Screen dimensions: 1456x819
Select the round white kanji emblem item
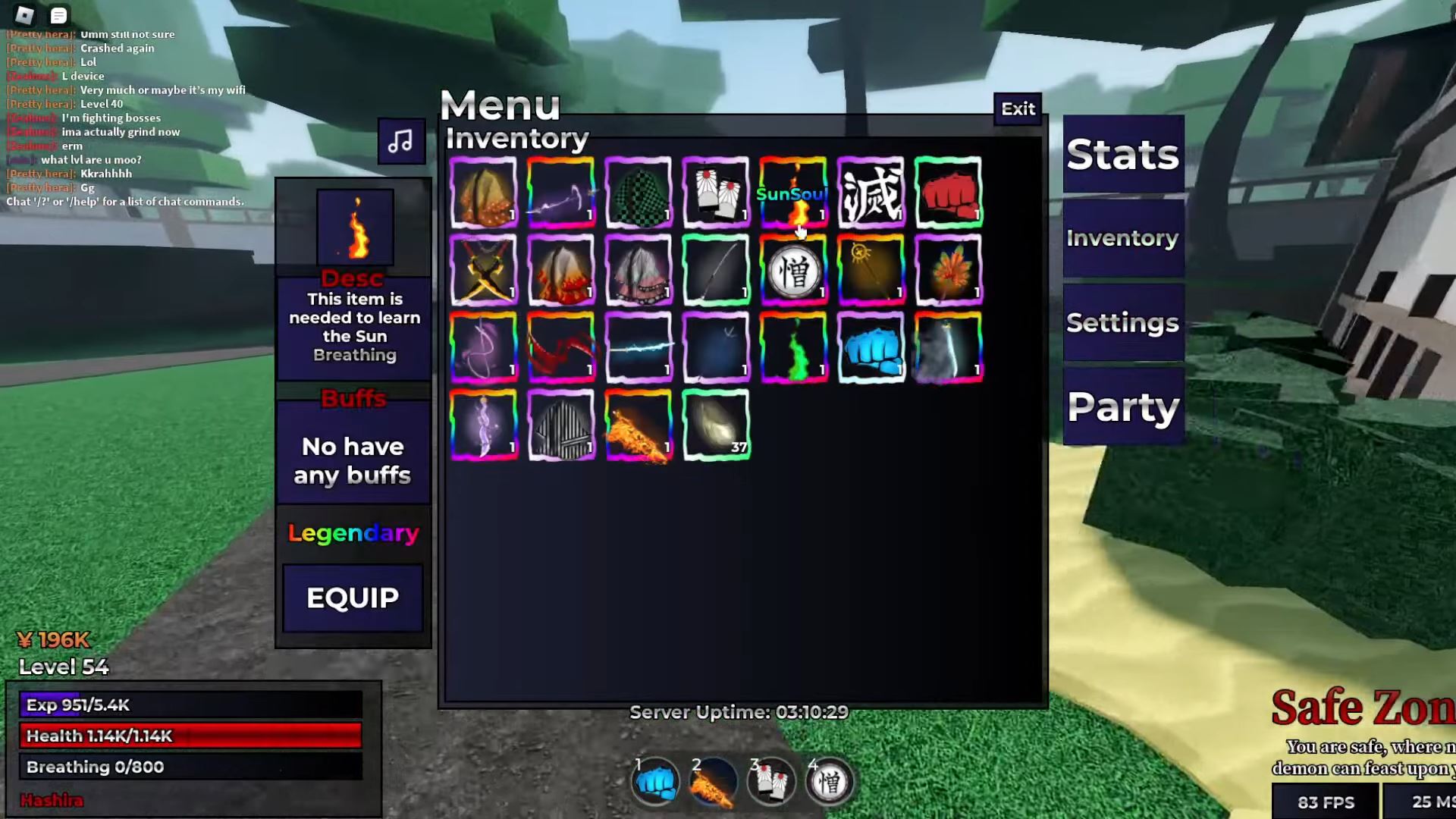[793, 270]
